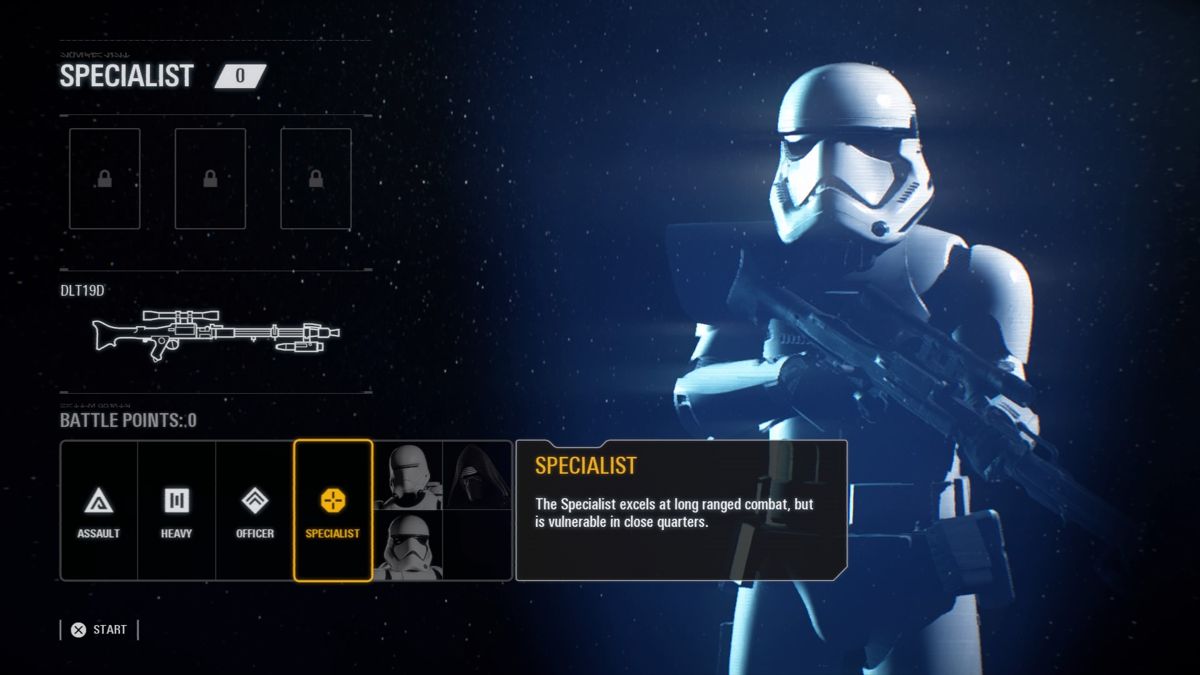The width and height of the screenshot is (1200, 675).
Task: Pick the highlighted Specialist class
Action: pyautogui.click(x=332, y=511)
